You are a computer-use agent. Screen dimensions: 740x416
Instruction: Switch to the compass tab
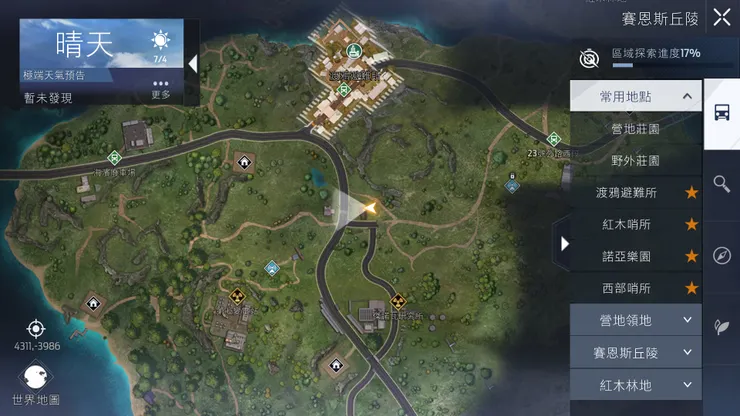721,255
